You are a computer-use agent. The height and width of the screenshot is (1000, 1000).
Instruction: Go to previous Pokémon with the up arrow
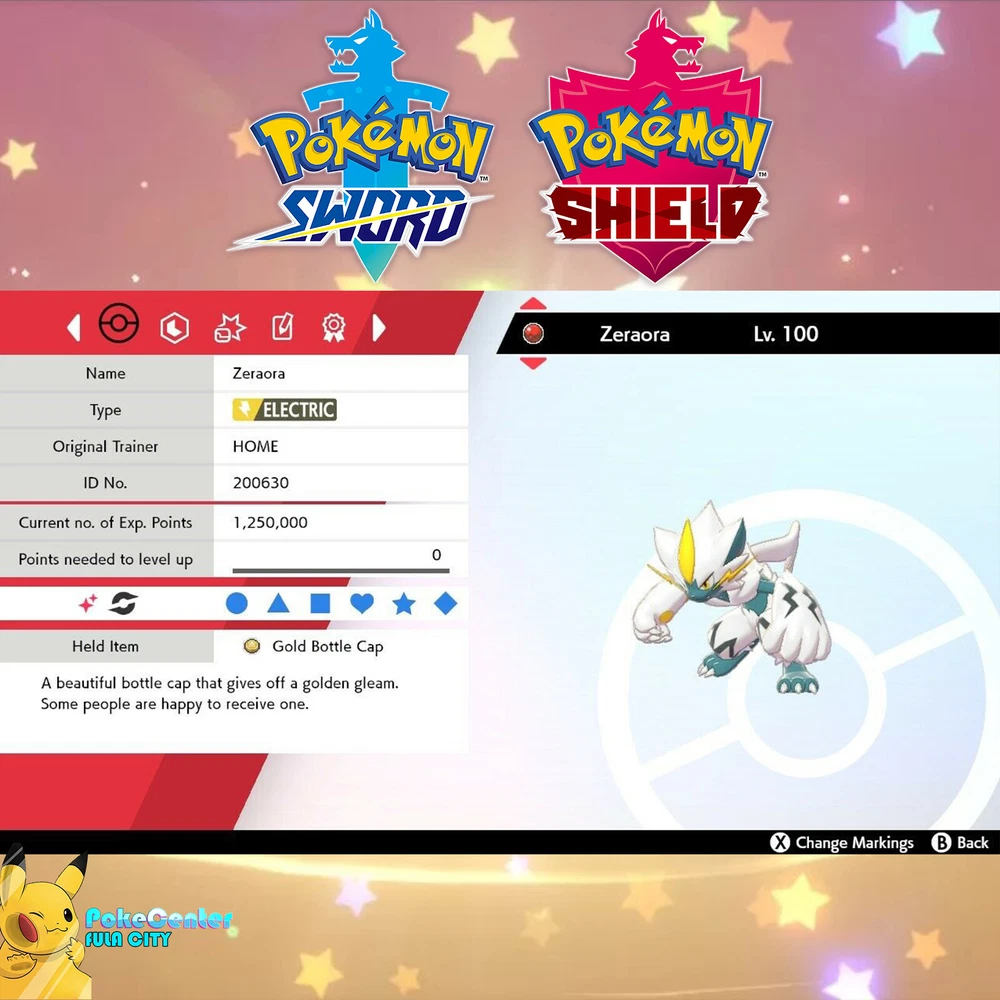pos(533,304)
